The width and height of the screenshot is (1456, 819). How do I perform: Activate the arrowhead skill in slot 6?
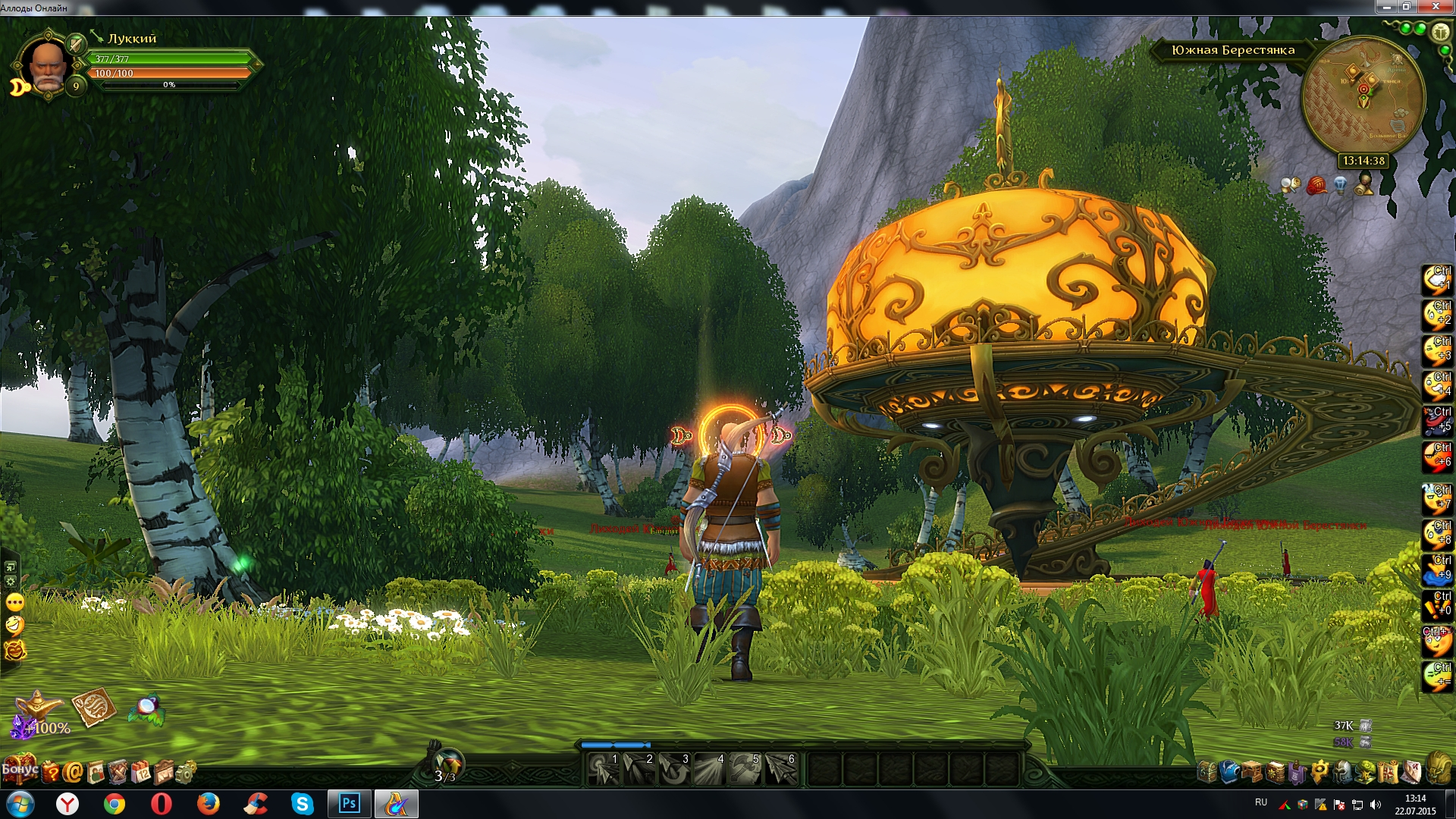click(781, 769)
